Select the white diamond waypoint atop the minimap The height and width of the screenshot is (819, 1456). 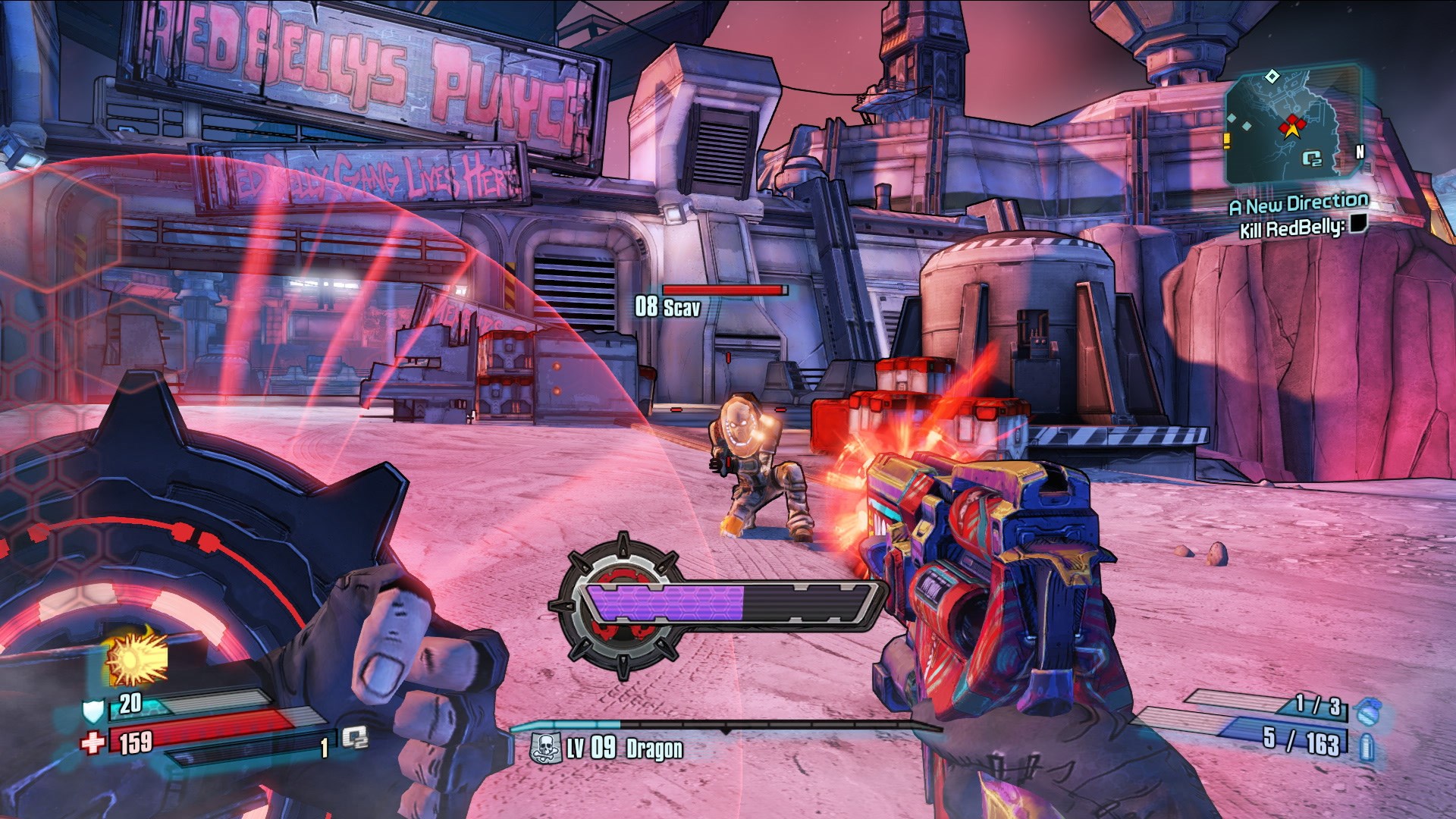coord(1272,77)
